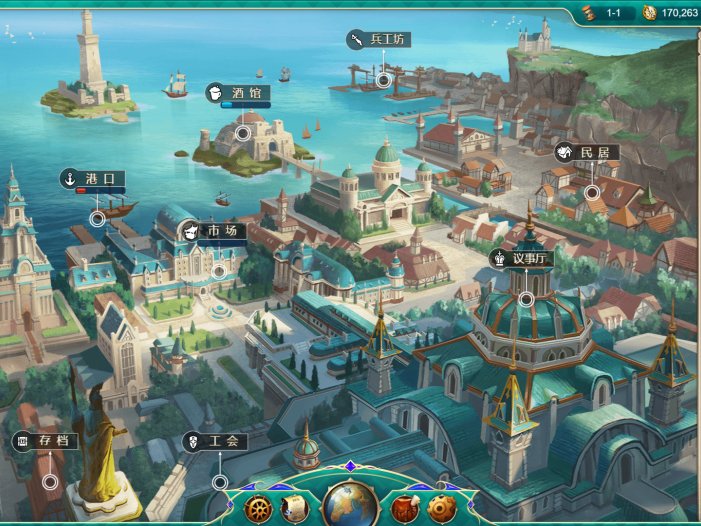This screenshot has height=526, width=701.
Task: Open the world map globe
Action: pyautogui.click(x=350, y=505)
